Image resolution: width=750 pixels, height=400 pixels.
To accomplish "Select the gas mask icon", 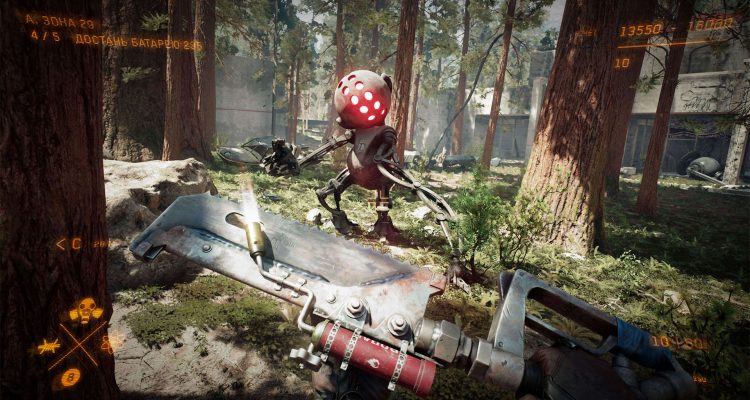I will [86, 310].
